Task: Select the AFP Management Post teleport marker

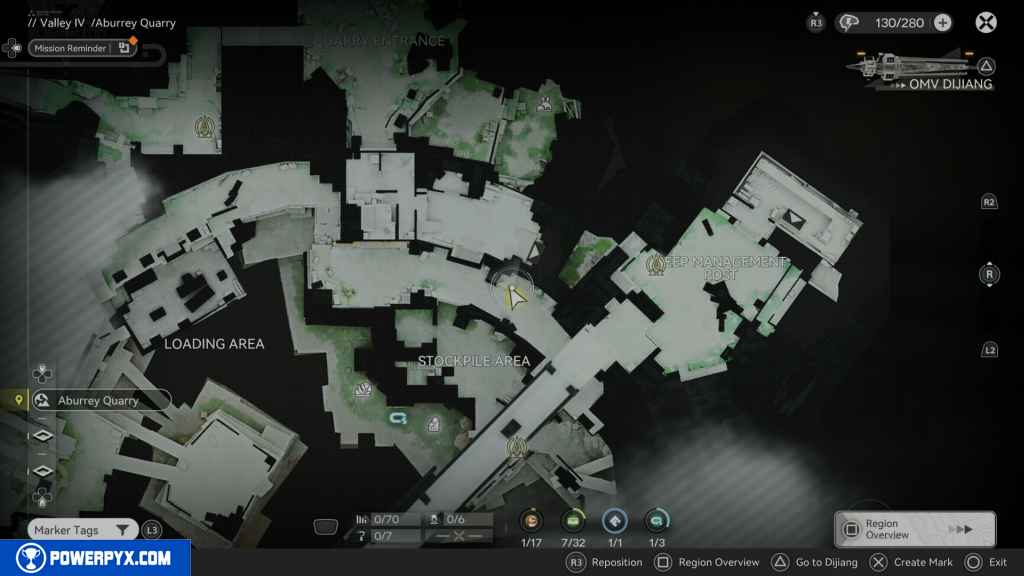Action: (656, 264)
